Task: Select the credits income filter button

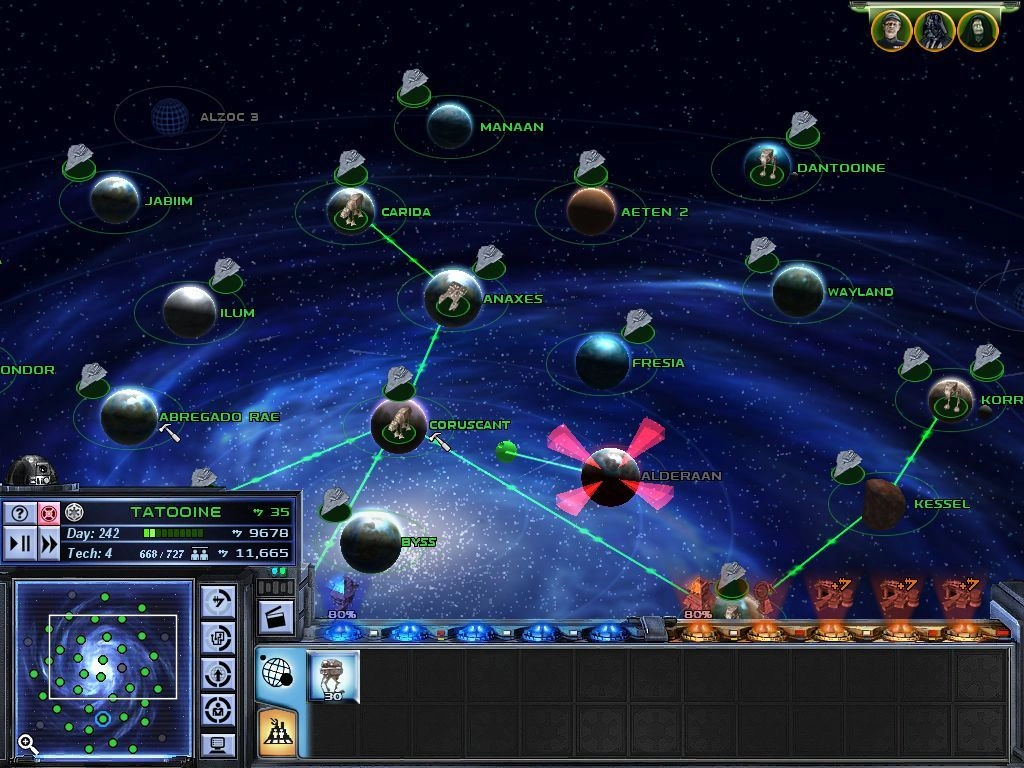Action: 218,601
